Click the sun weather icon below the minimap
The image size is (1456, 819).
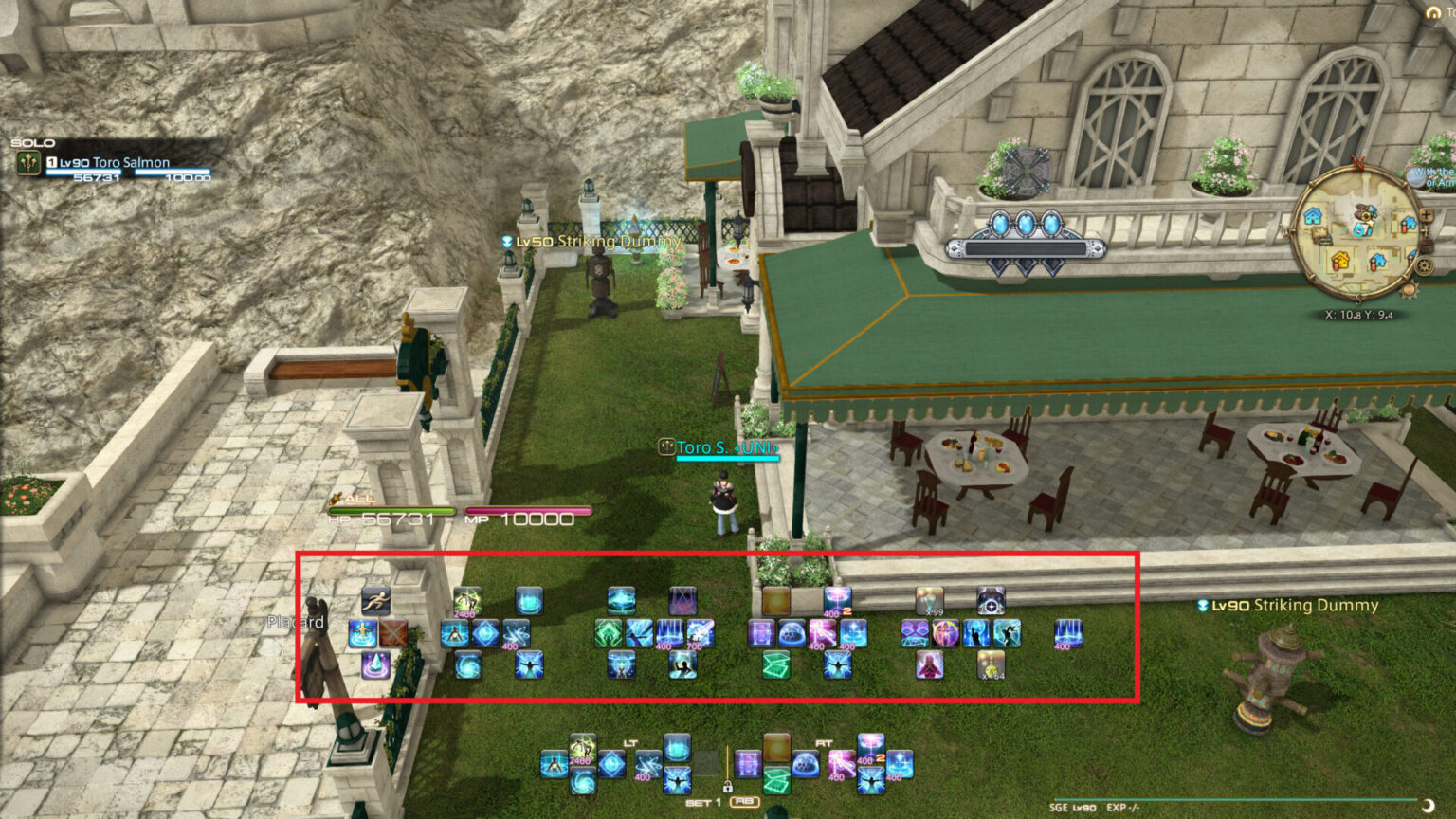[x=1409, y=290]
